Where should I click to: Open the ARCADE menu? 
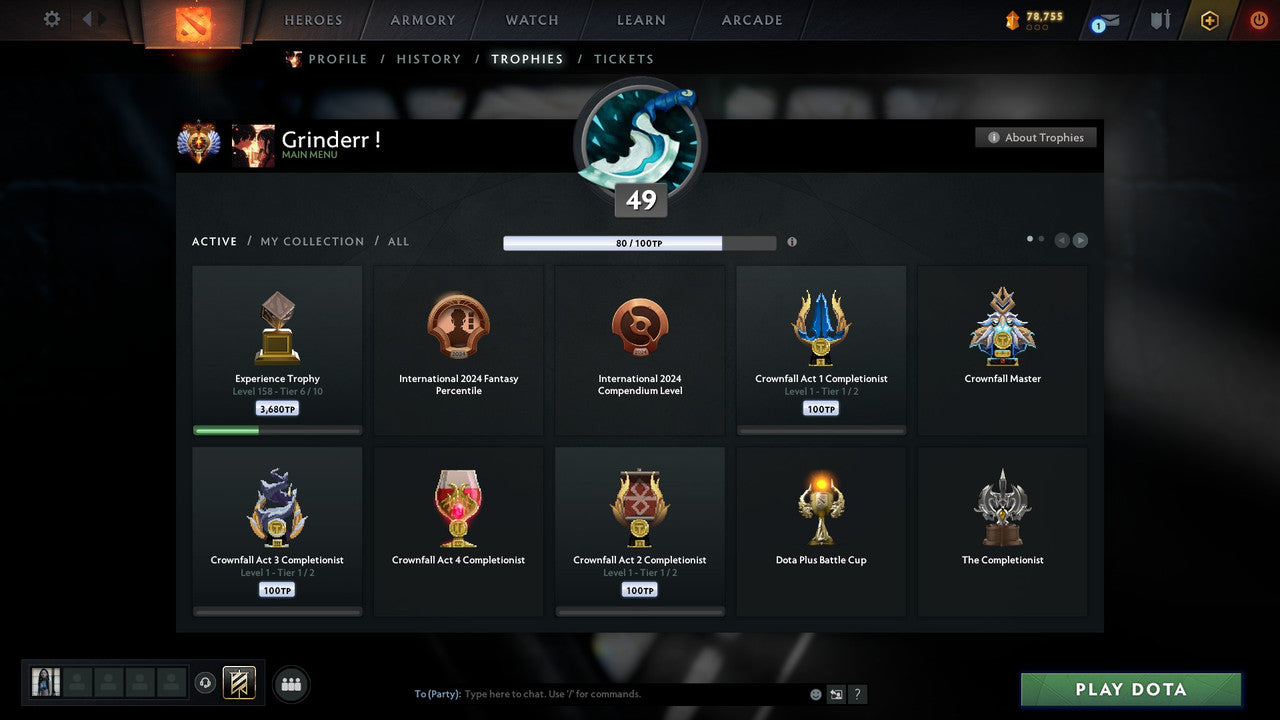751,20
